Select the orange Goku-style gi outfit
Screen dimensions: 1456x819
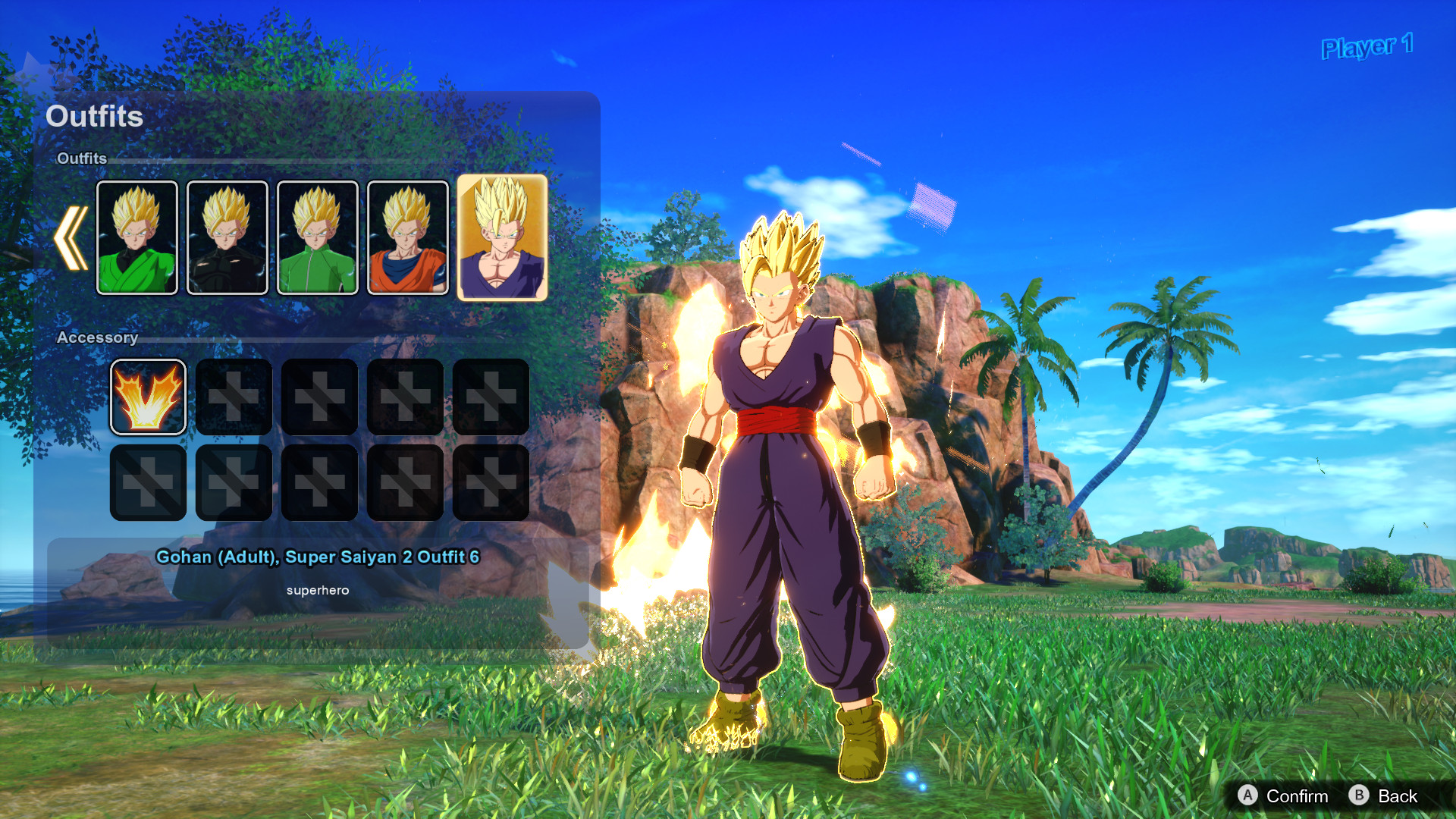click(406, 237)
